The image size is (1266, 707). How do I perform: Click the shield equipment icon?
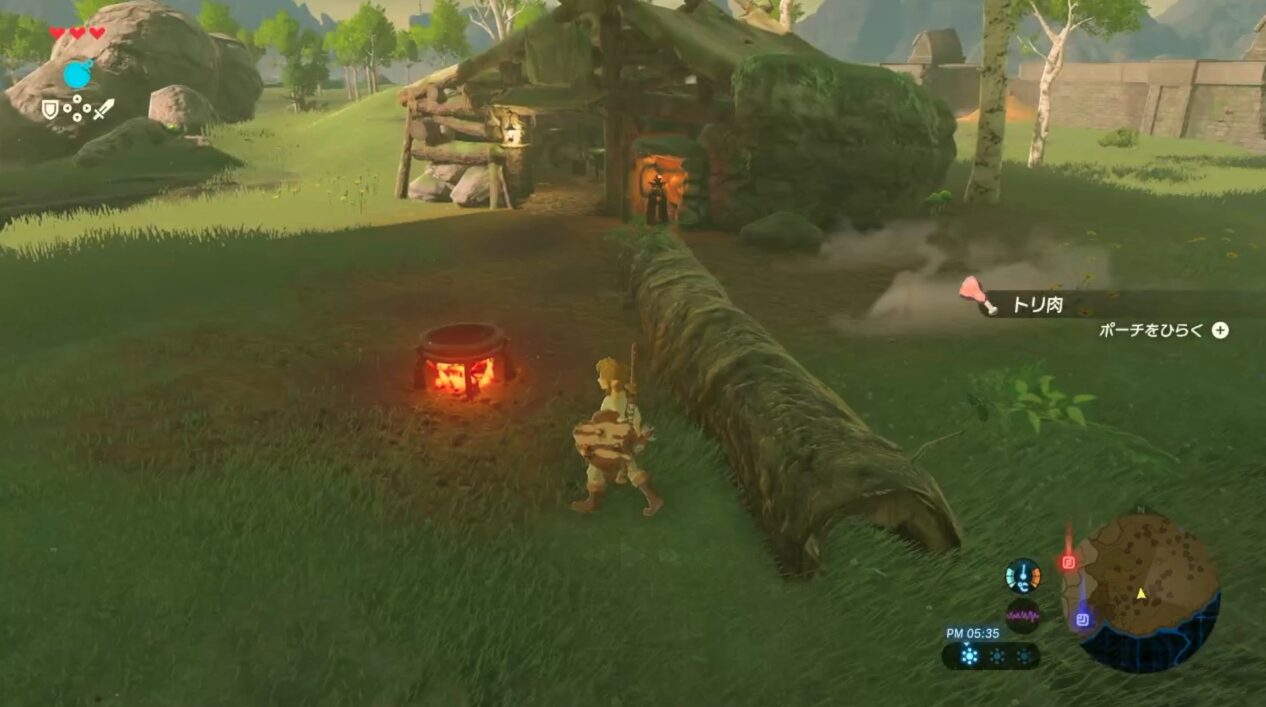(x=50, y=109)
